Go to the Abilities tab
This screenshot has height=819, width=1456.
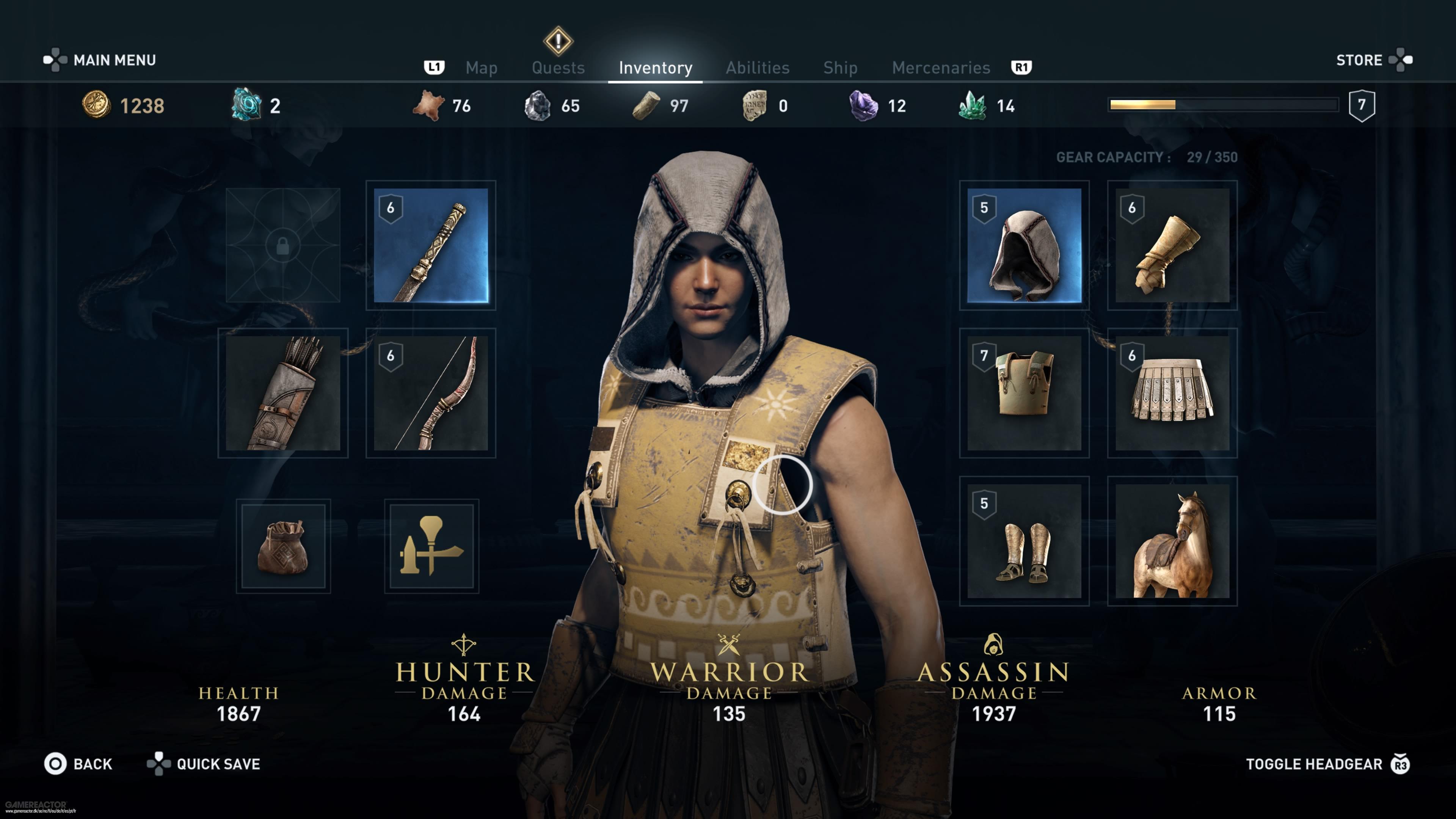coord(758,68)
